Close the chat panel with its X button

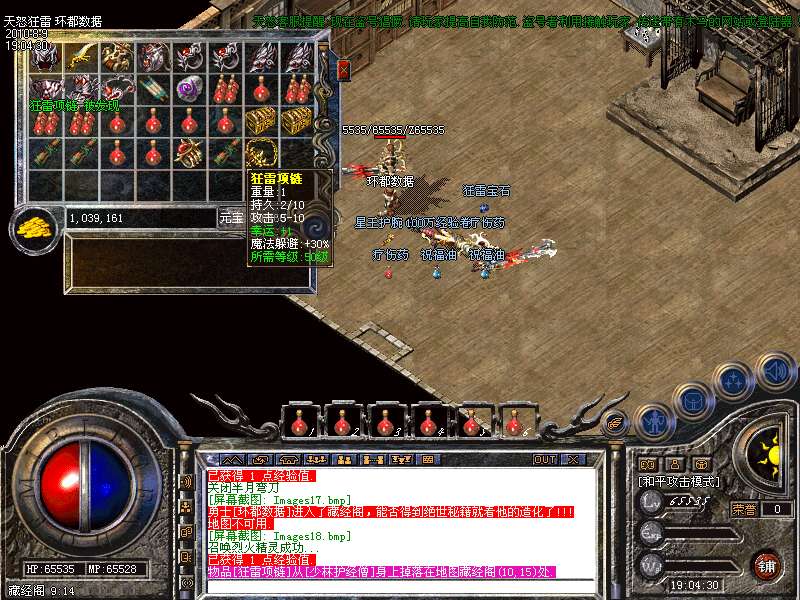[573, 460]
